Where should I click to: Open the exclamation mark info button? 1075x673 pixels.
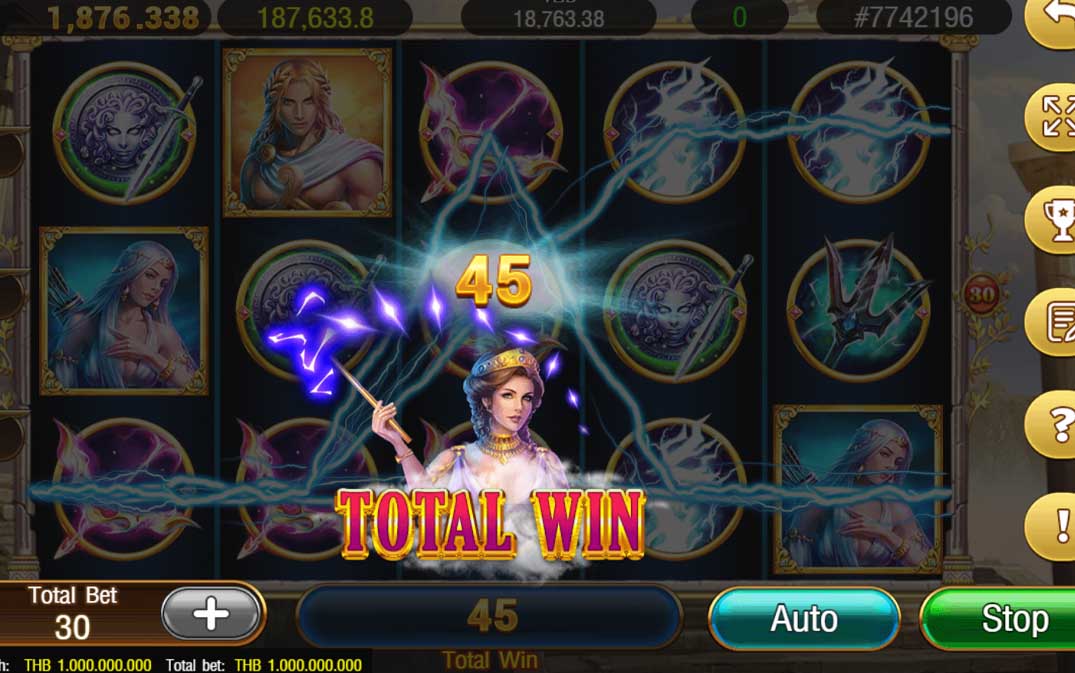tap(1056, 526)
